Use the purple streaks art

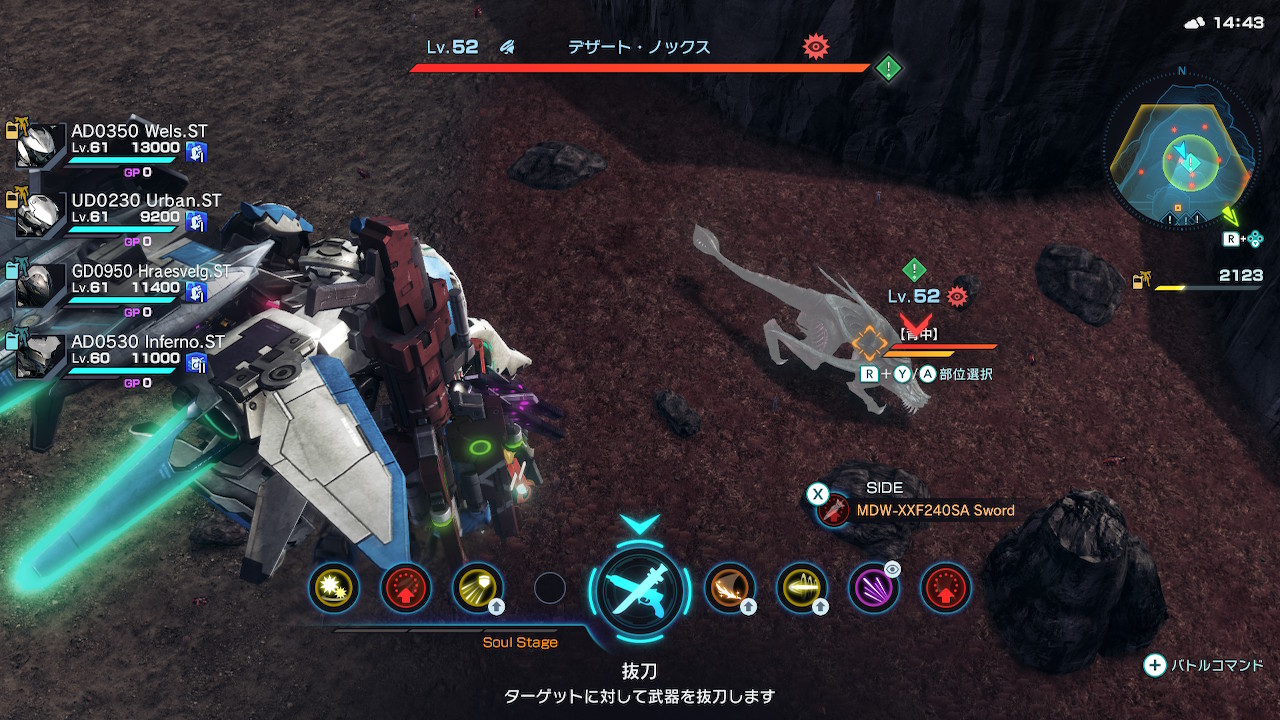coord(873,588)
